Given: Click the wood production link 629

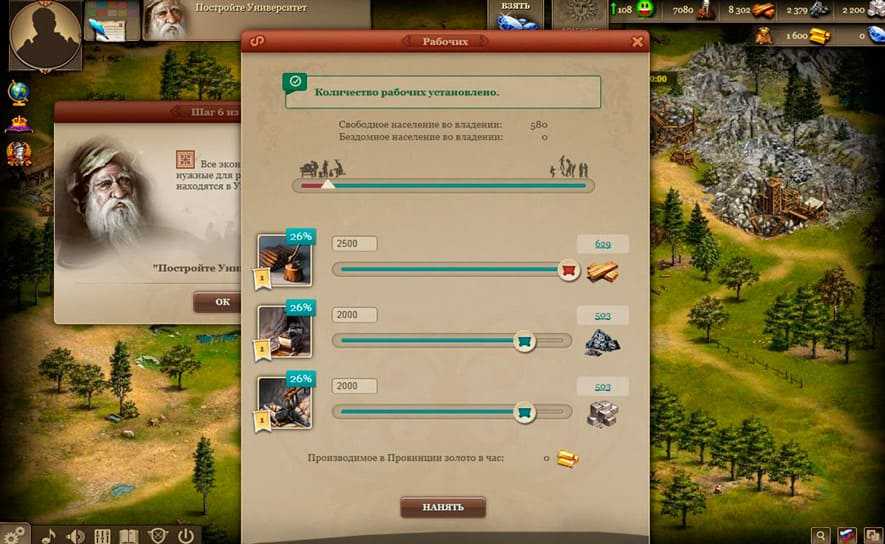Looking at the screenshot, I should tap(602, 244).
